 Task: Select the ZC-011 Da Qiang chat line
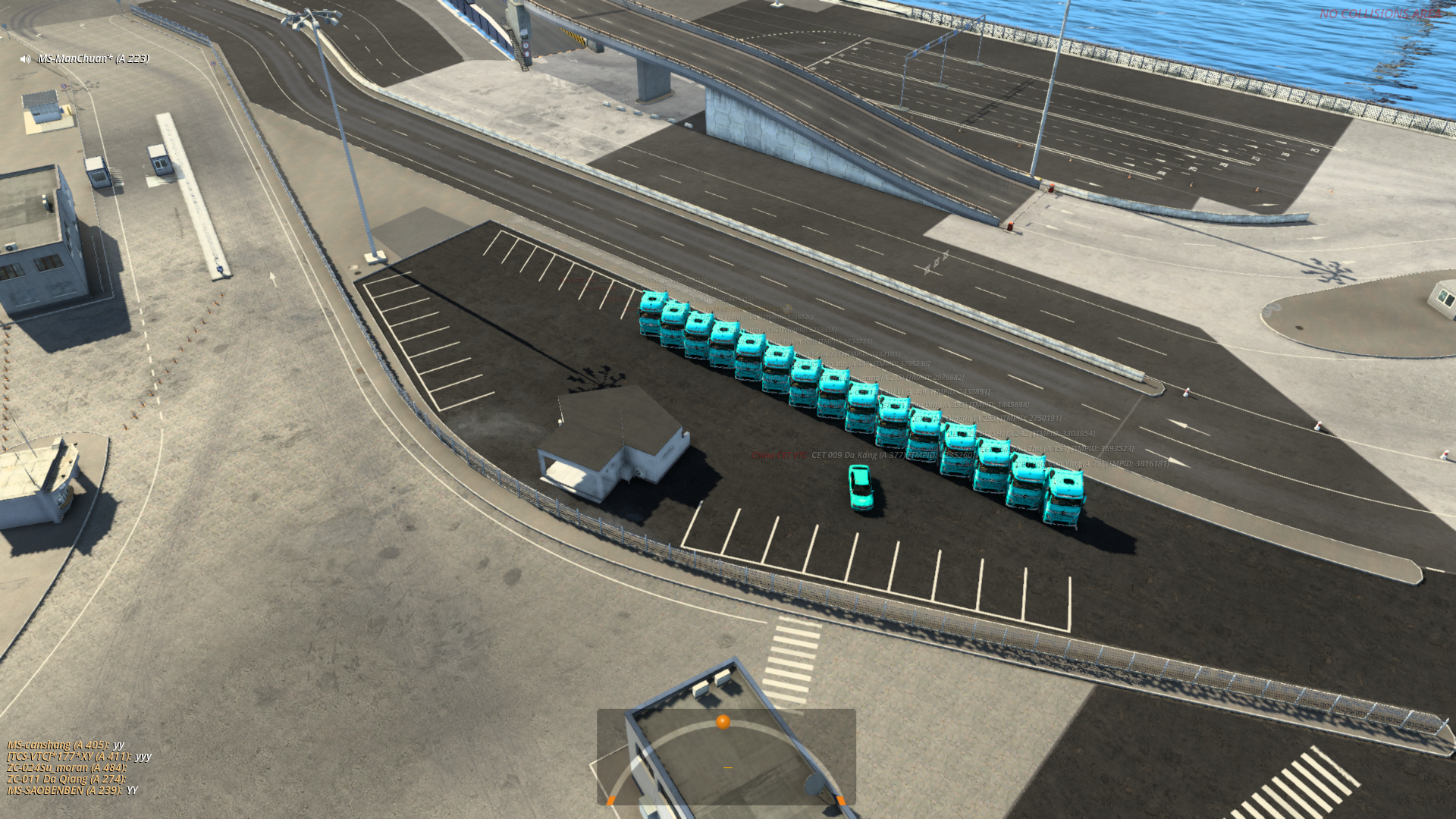(x=66, y=779)
